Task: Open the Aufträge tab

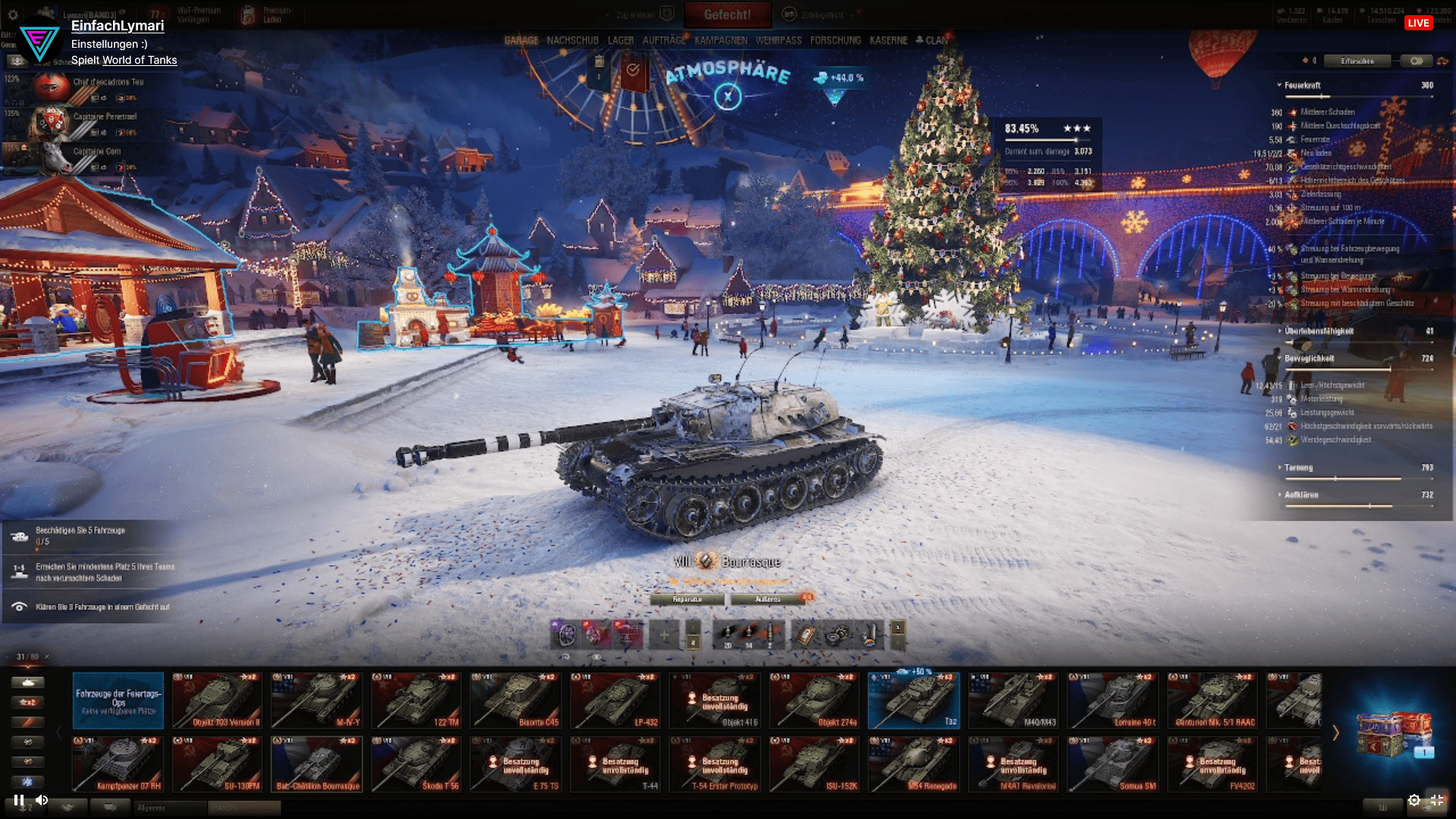Action: [x=664, y=40]
